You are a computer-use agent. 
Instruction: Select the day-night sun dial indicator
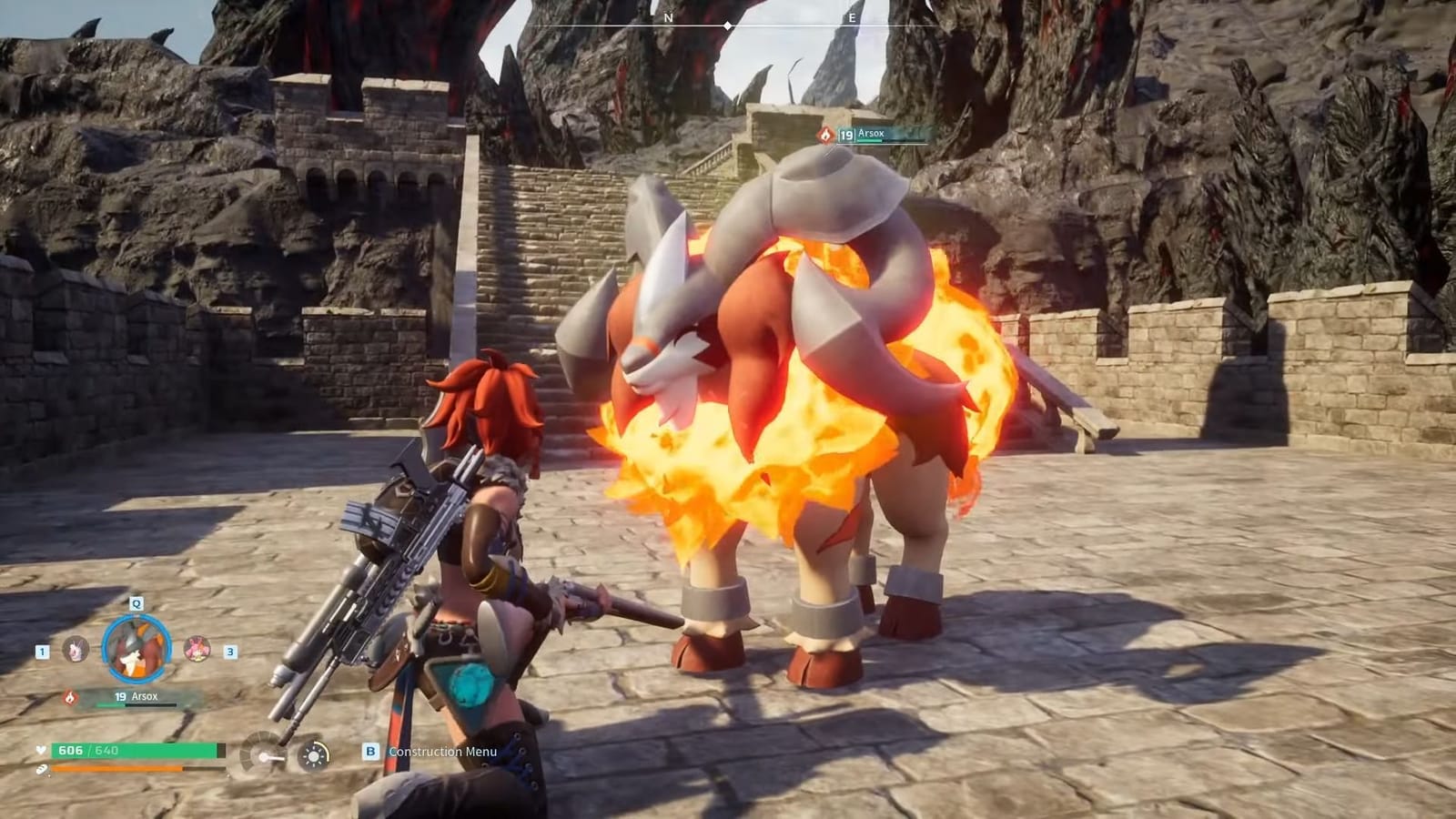coord(313,755)
